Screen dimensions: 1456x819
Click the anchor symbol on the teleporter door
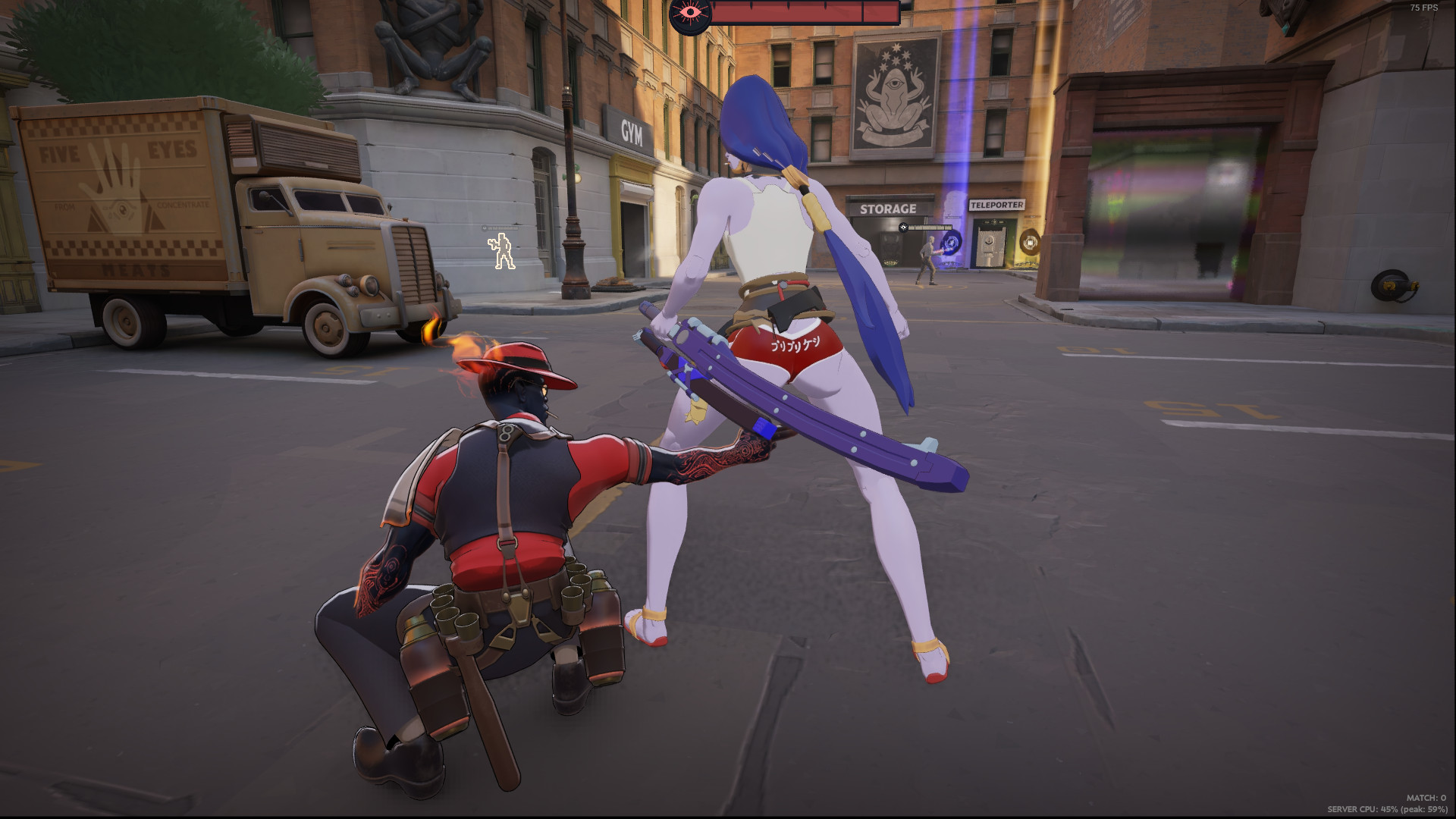(989, 241)
